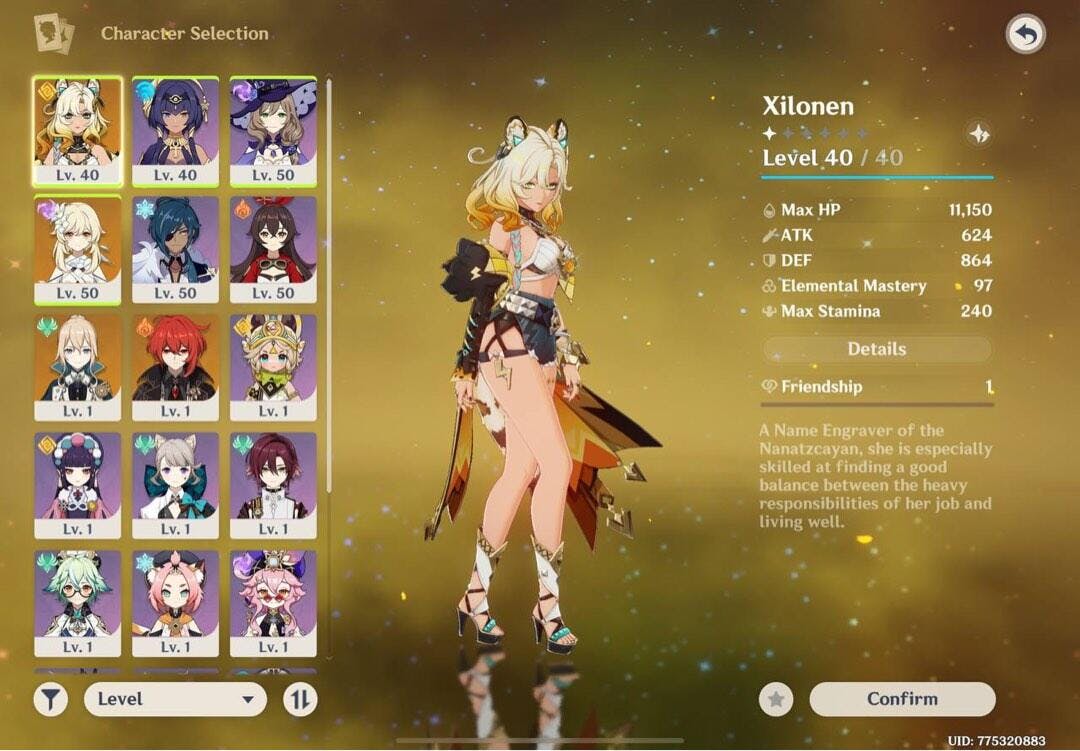Open the character filter funnel
Screen dimensions: 1080x751
point(51,699)
